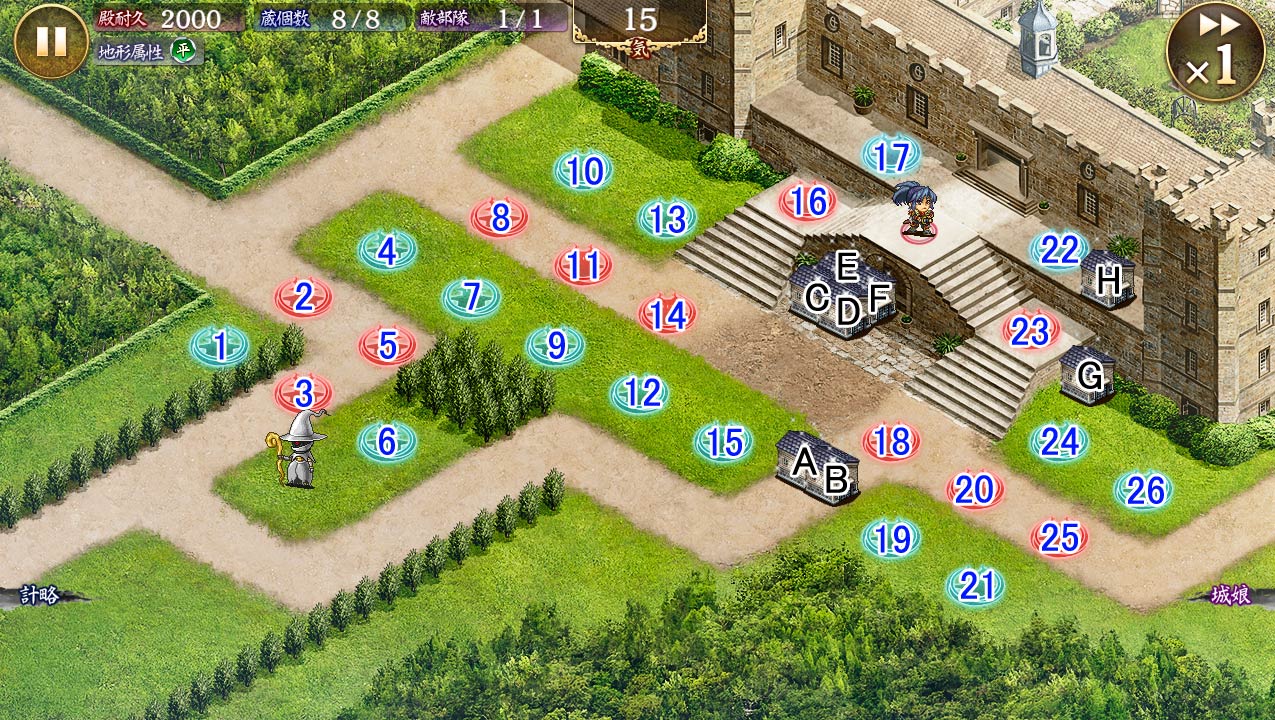The image size is (1275, 720).
Task: Select blue deployment tile 13
Action: click(x=667, y=219)
